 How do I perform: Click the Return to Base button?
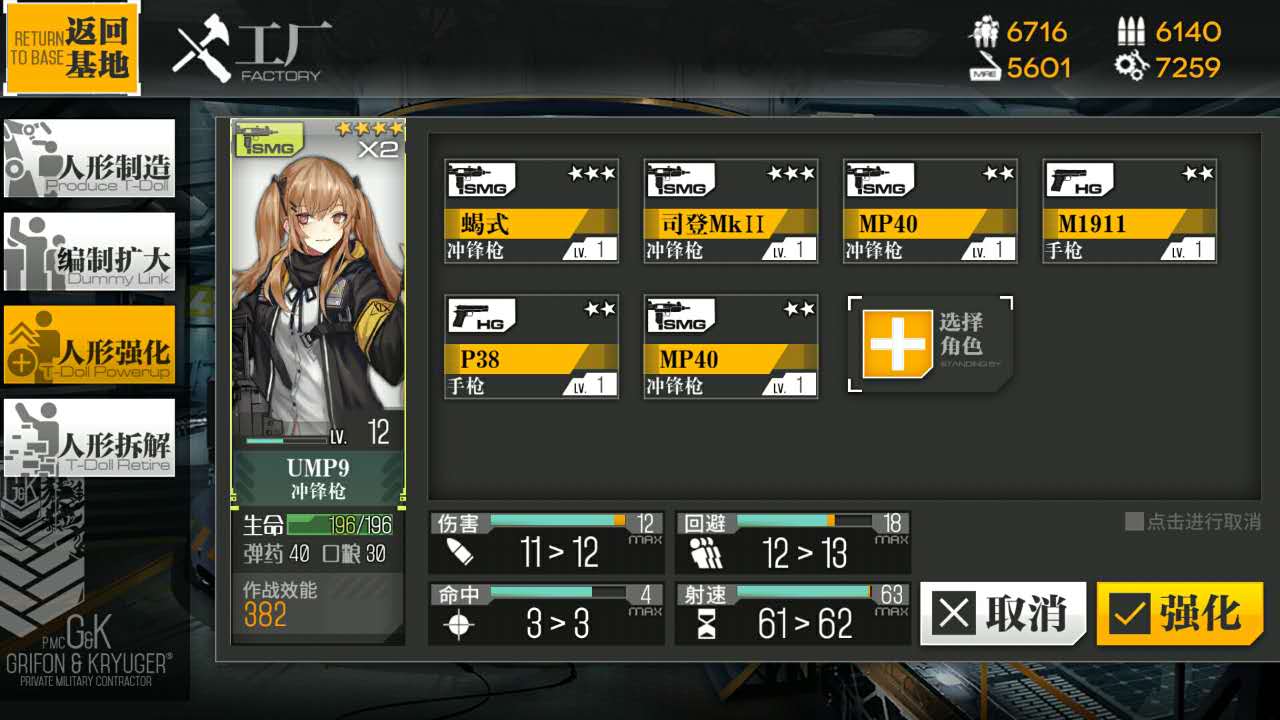(x=70, y=45)
